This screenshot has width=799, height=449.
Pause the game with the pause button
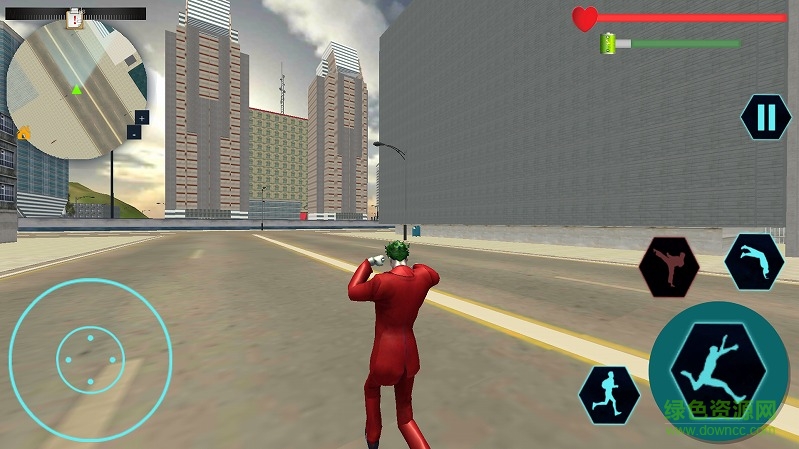point(766,117)
